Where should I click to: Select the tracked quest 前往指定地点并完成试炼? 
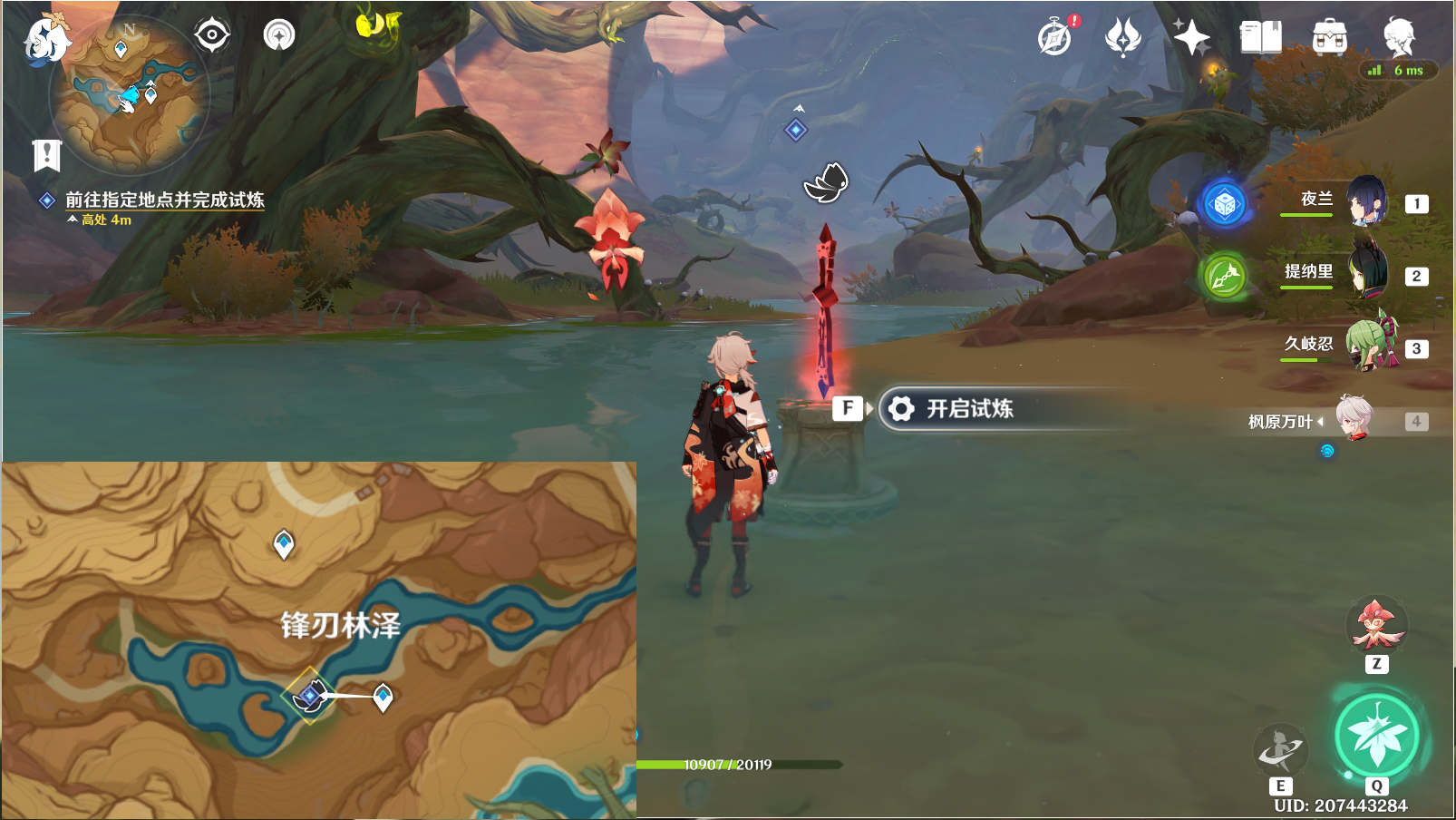[164, 200]
